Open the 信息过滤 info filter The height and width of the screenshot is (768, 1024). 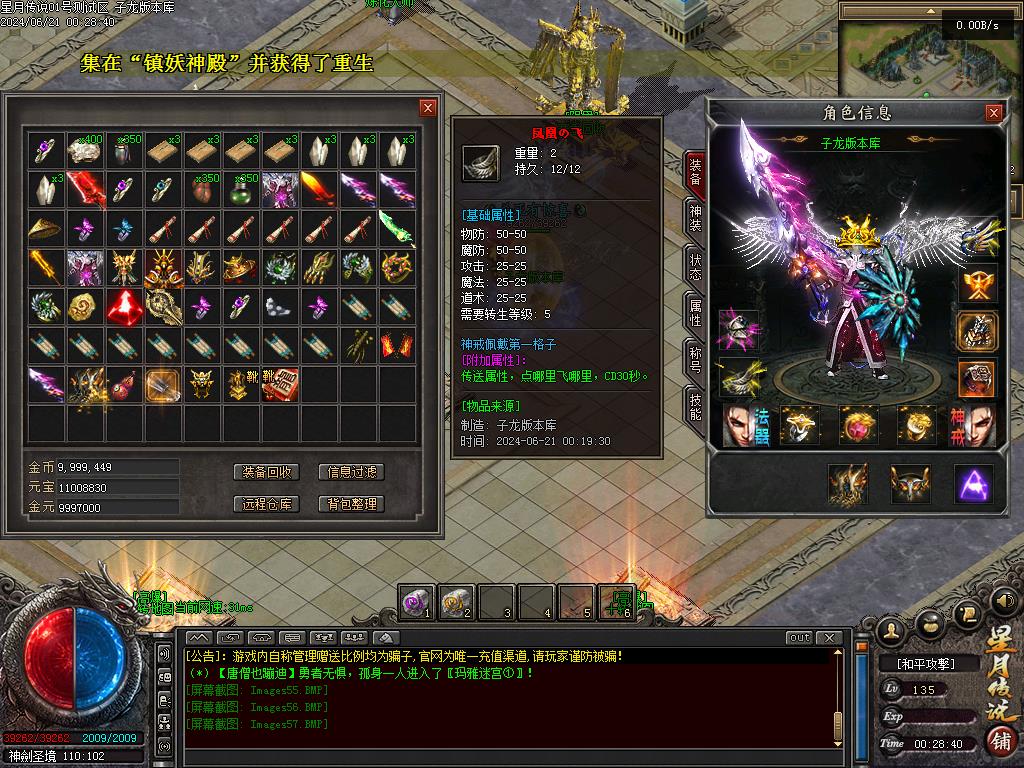(x=351, y=472)
